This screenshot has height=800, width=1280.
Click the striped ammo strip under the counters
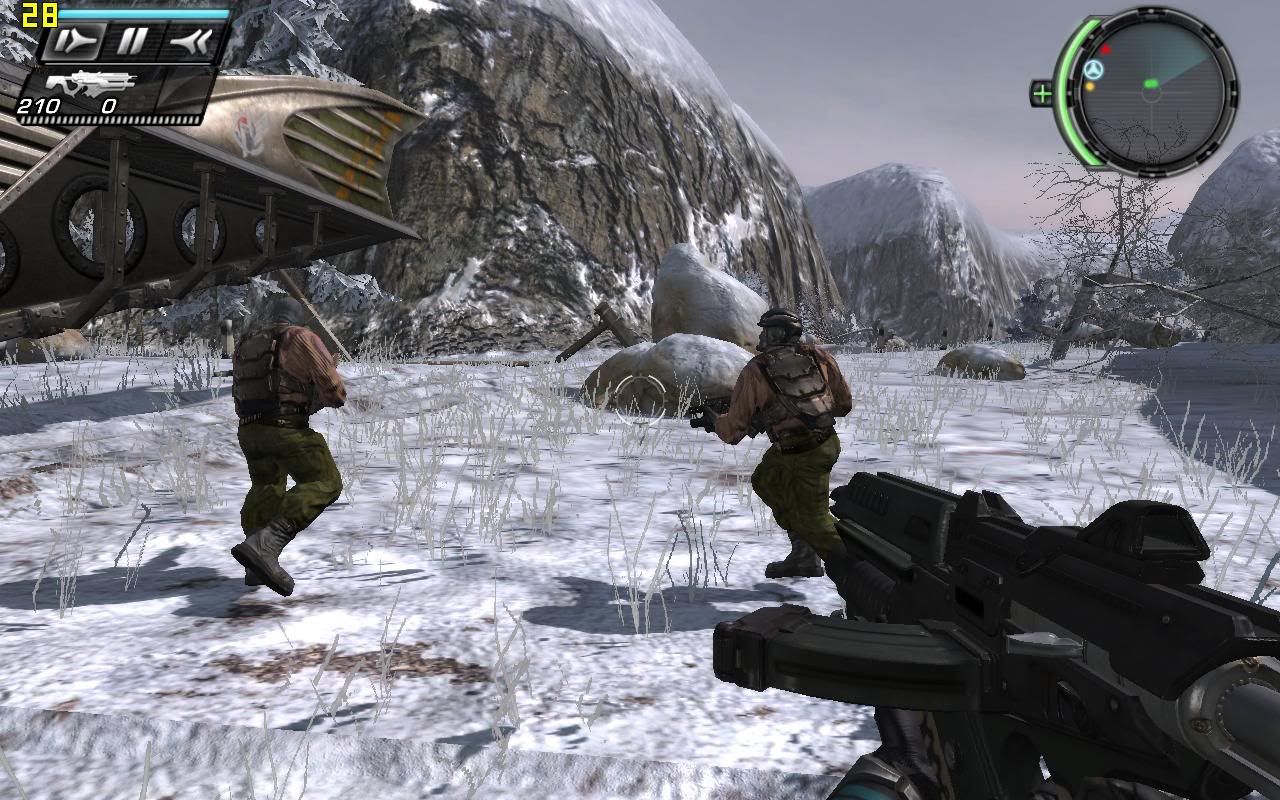click(109, 119)
